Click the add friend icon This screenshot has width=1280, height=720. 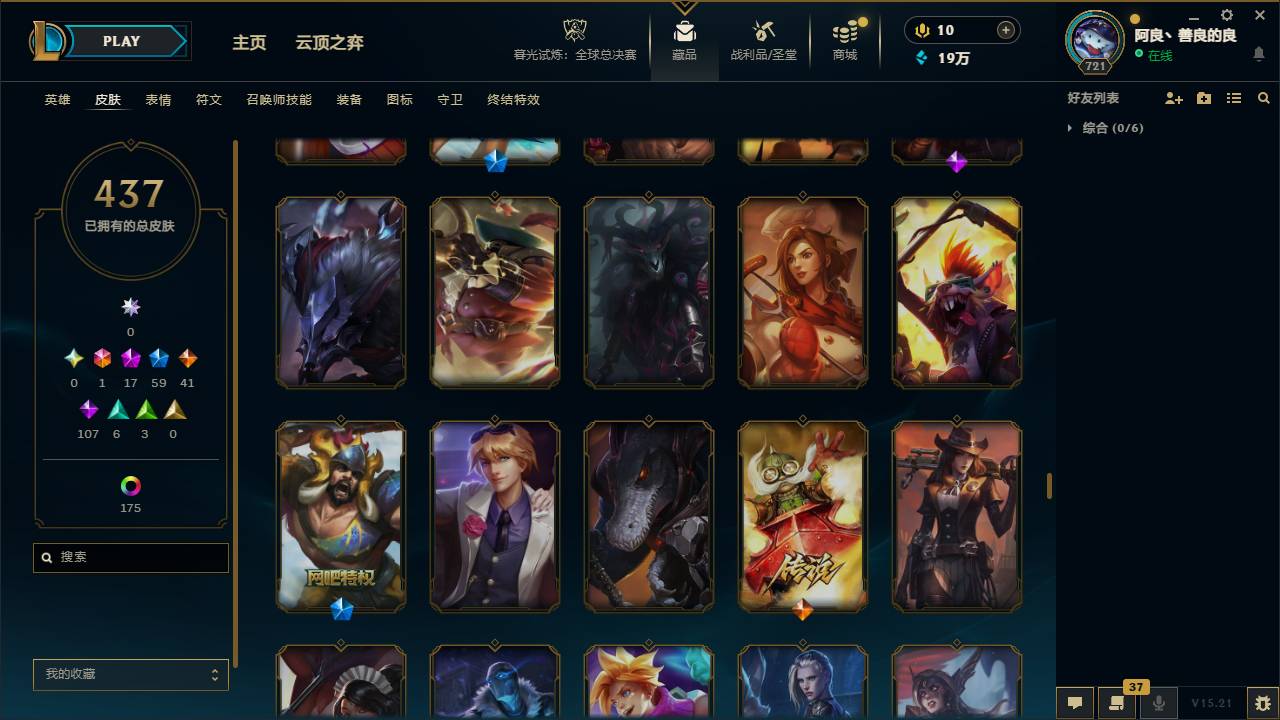1173,98
